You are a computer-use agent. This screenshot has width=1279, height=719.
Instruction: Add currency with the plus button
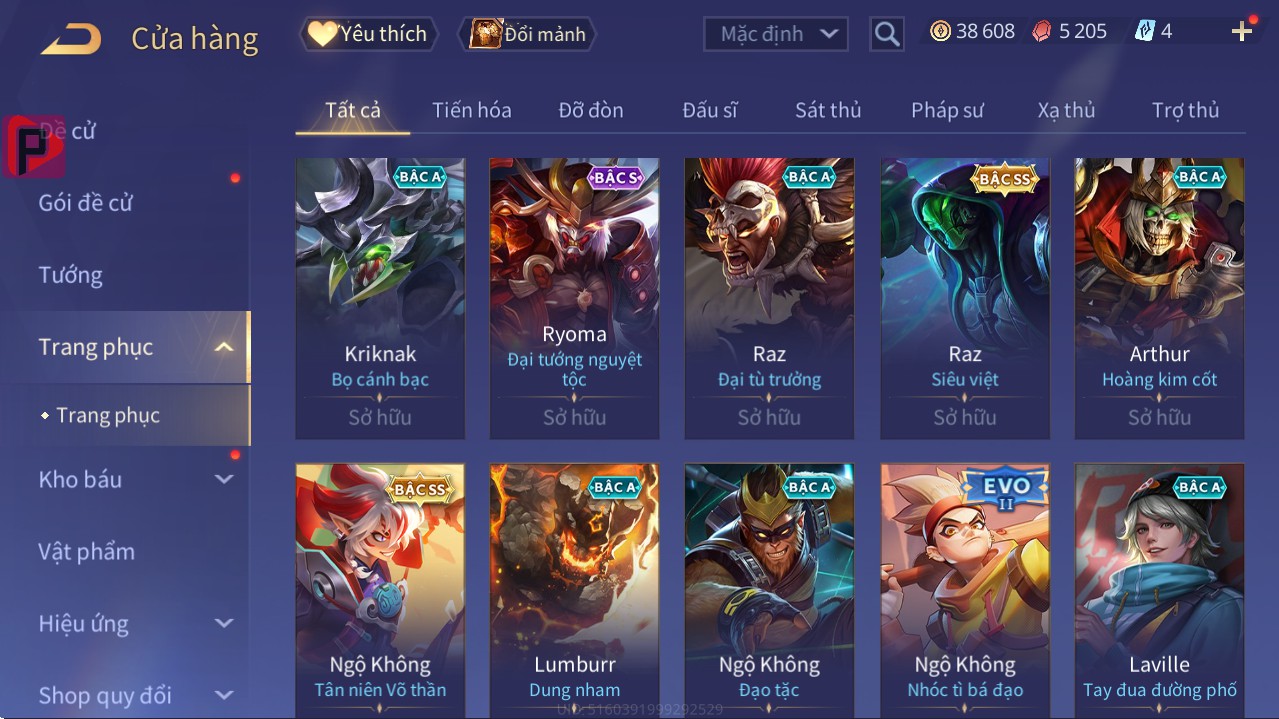click(x=1241, y=32)
